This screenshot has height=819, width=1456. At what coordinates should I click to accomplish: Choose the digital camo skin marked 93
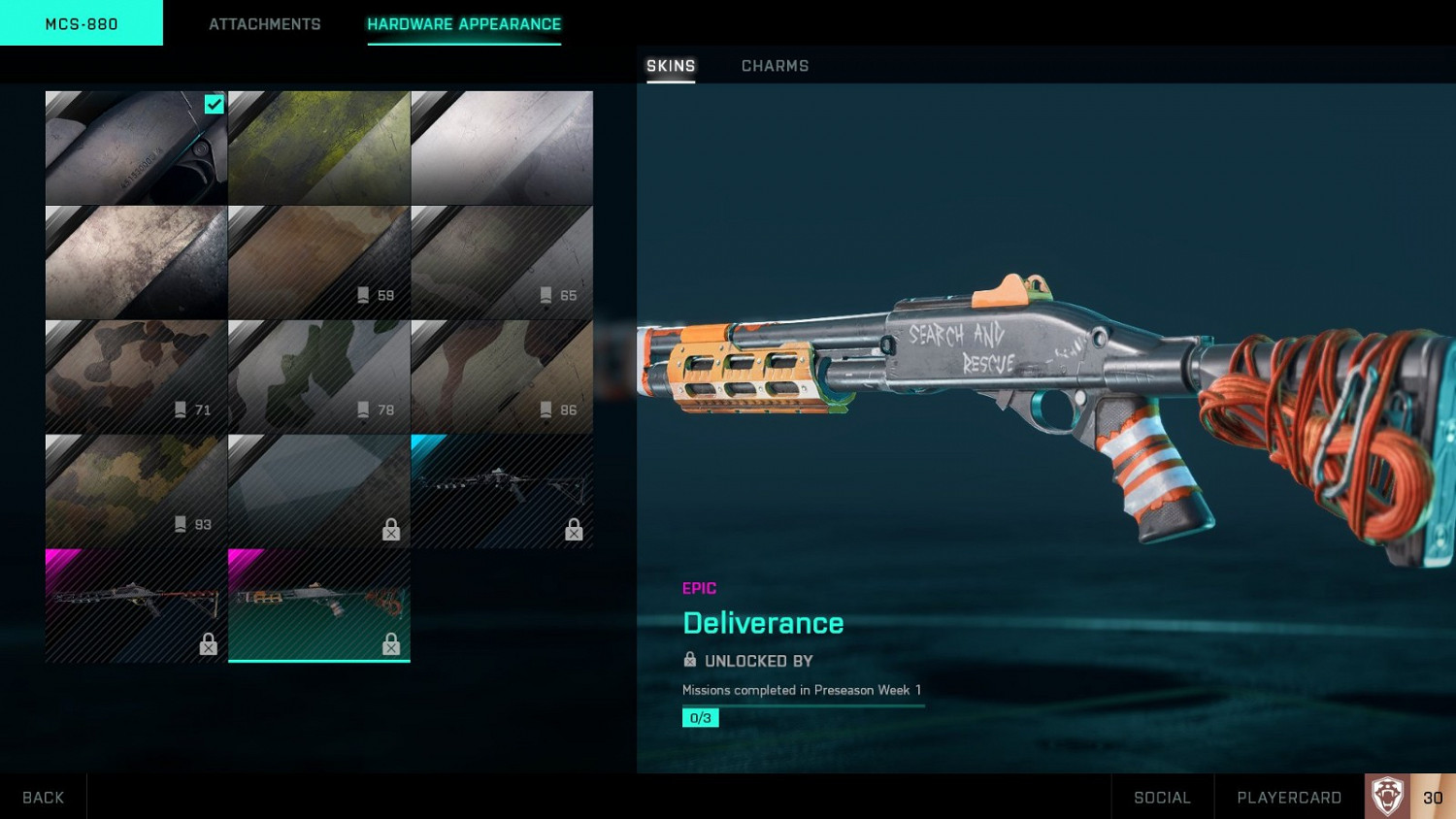click(x=136, y=491)
